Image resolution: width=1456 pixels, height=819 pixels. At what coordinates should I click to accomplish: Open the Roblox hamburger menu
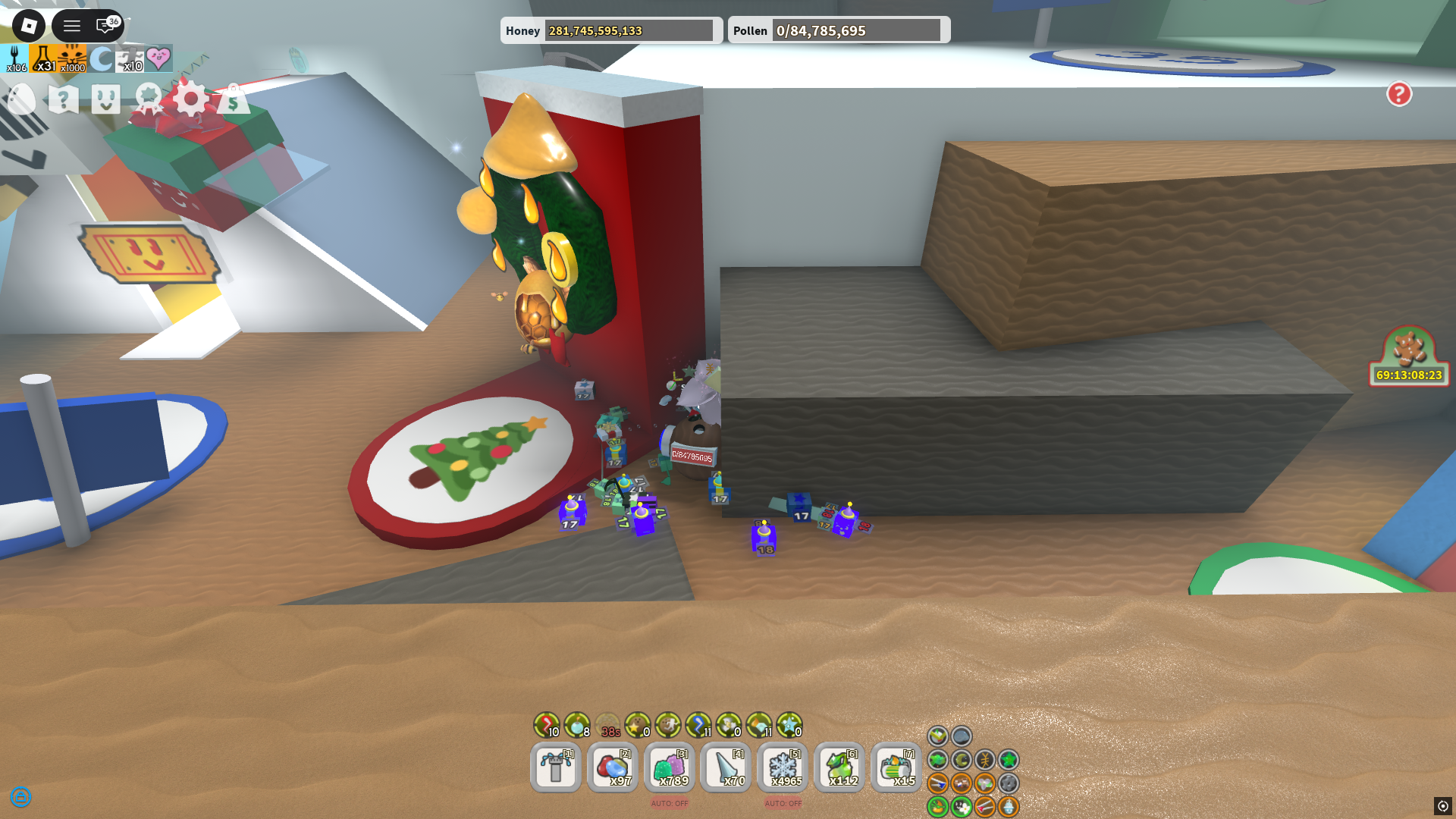click(72, 25)
